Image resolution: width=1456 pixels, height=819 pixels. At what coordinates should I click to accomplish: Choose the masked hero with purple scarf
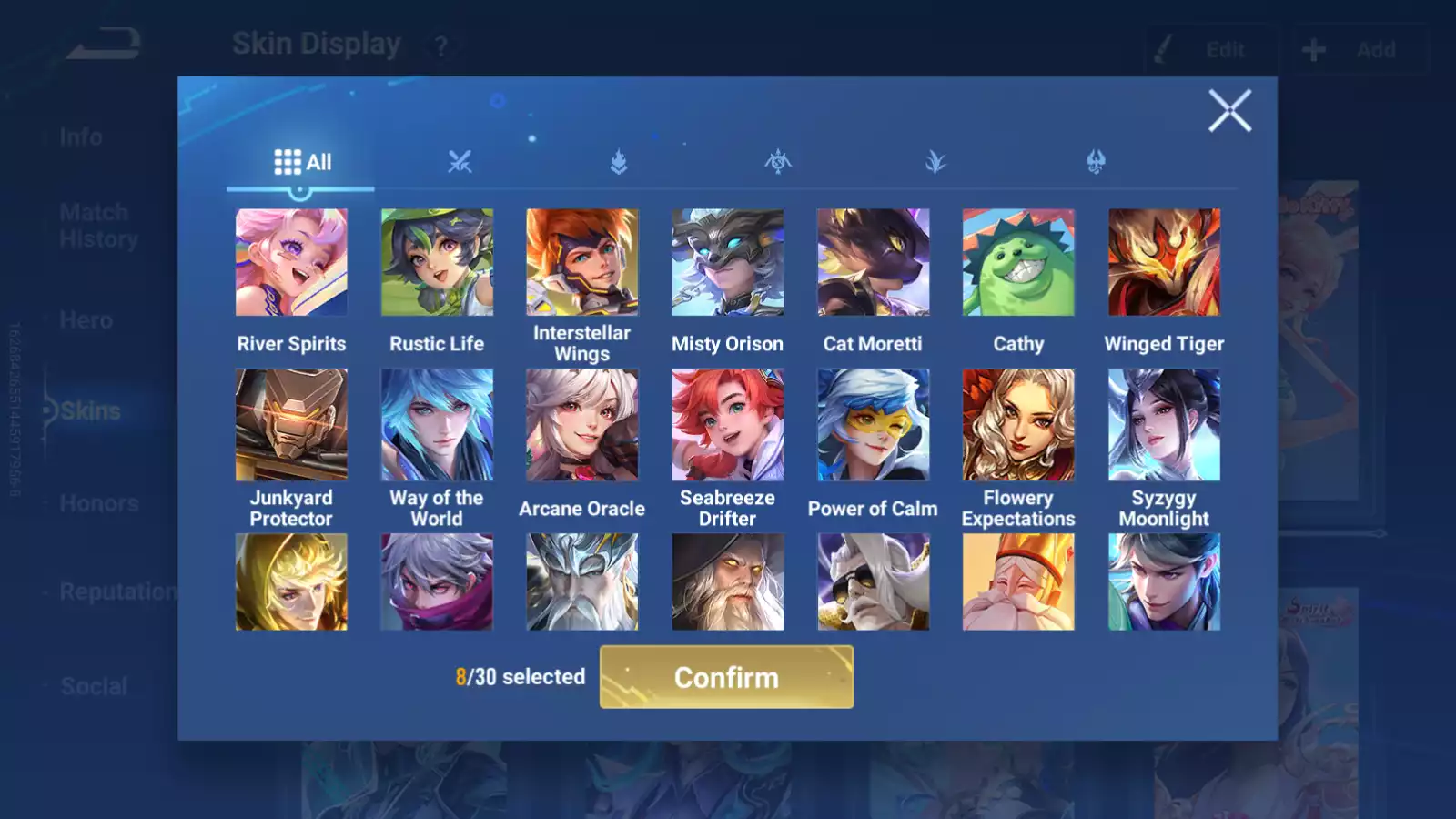[437, 582]
